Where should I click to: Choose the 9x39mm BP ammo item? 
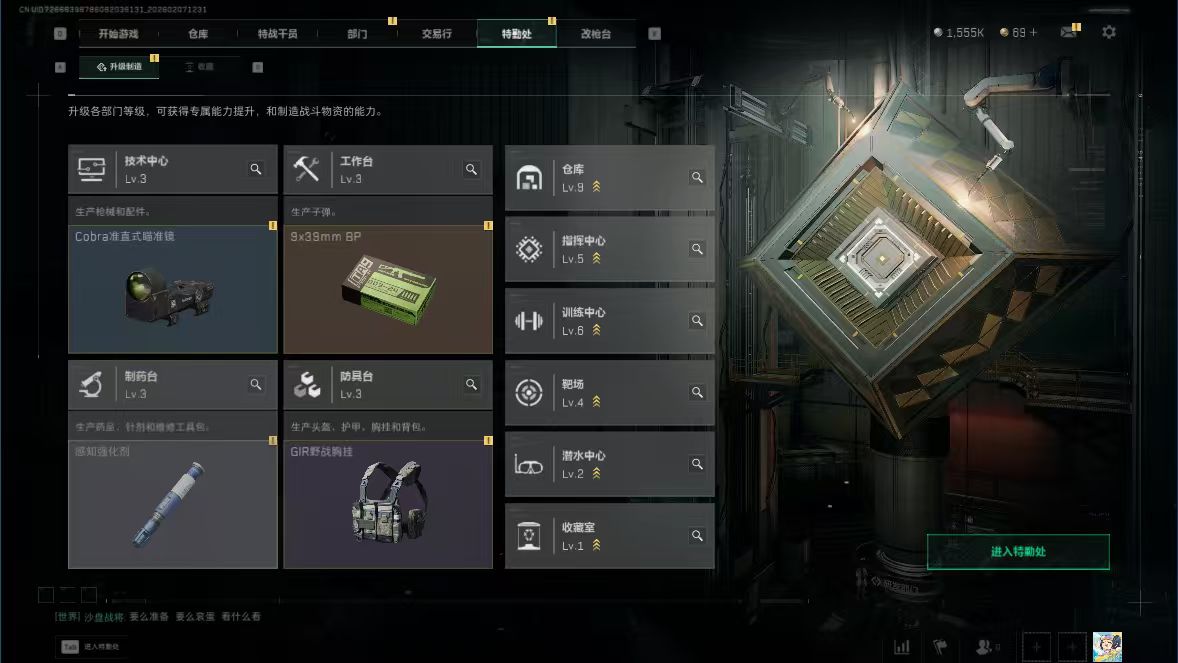388,289
